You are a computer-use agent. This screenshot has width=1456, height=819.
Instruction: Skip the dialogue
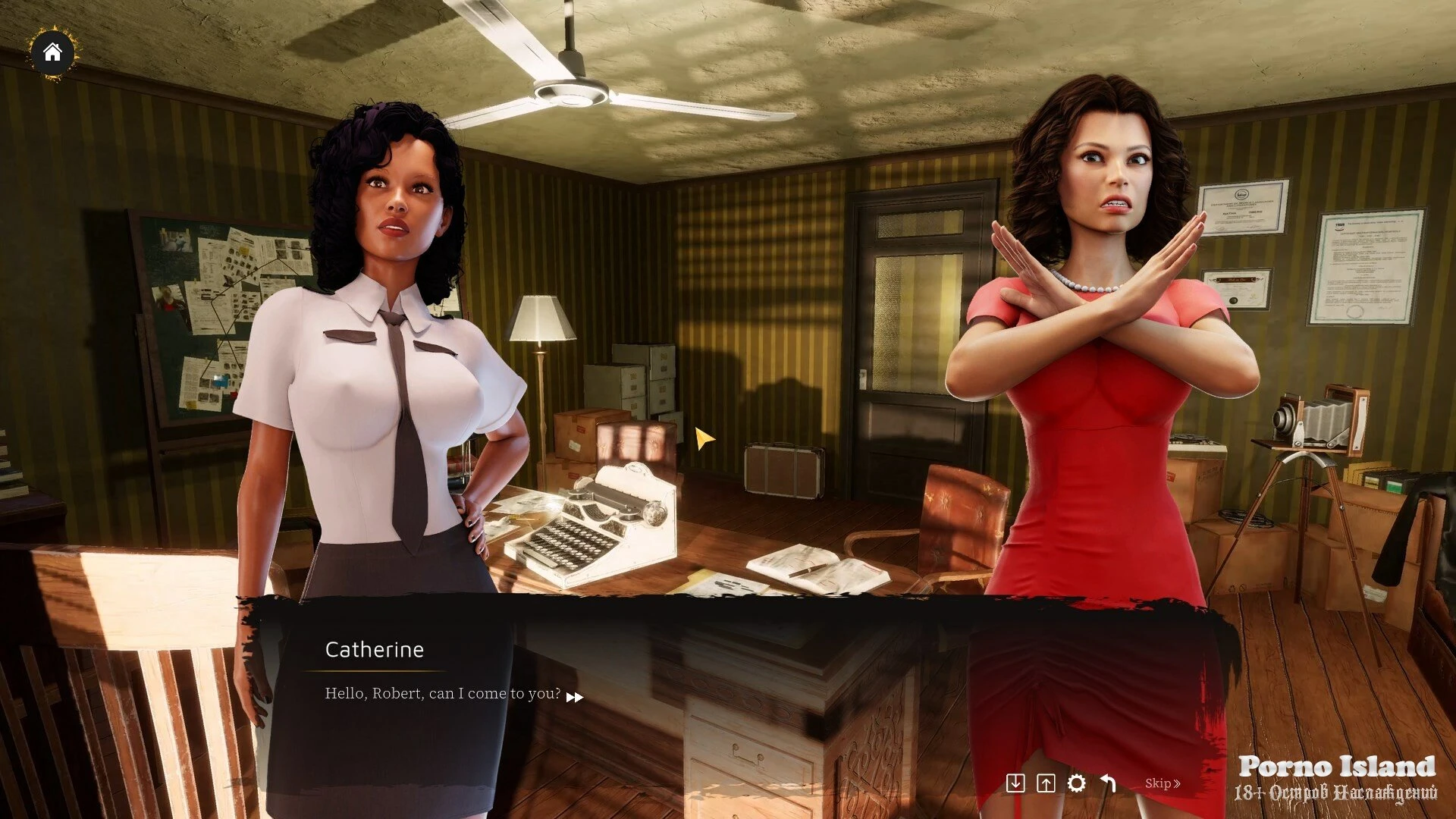(x=1162, y=783)
